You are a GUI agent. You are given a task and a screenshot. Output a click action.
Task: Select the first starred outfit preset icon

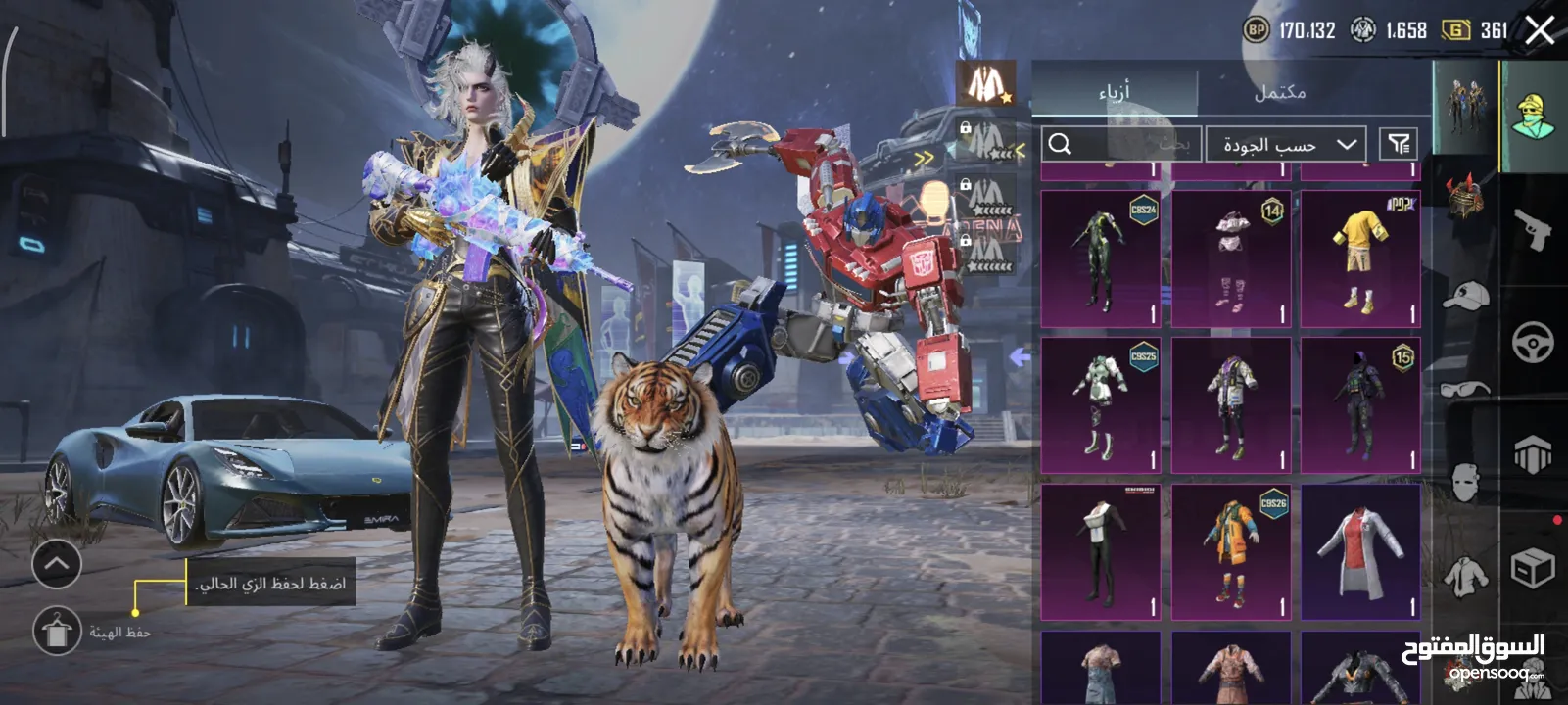[984, 83]
